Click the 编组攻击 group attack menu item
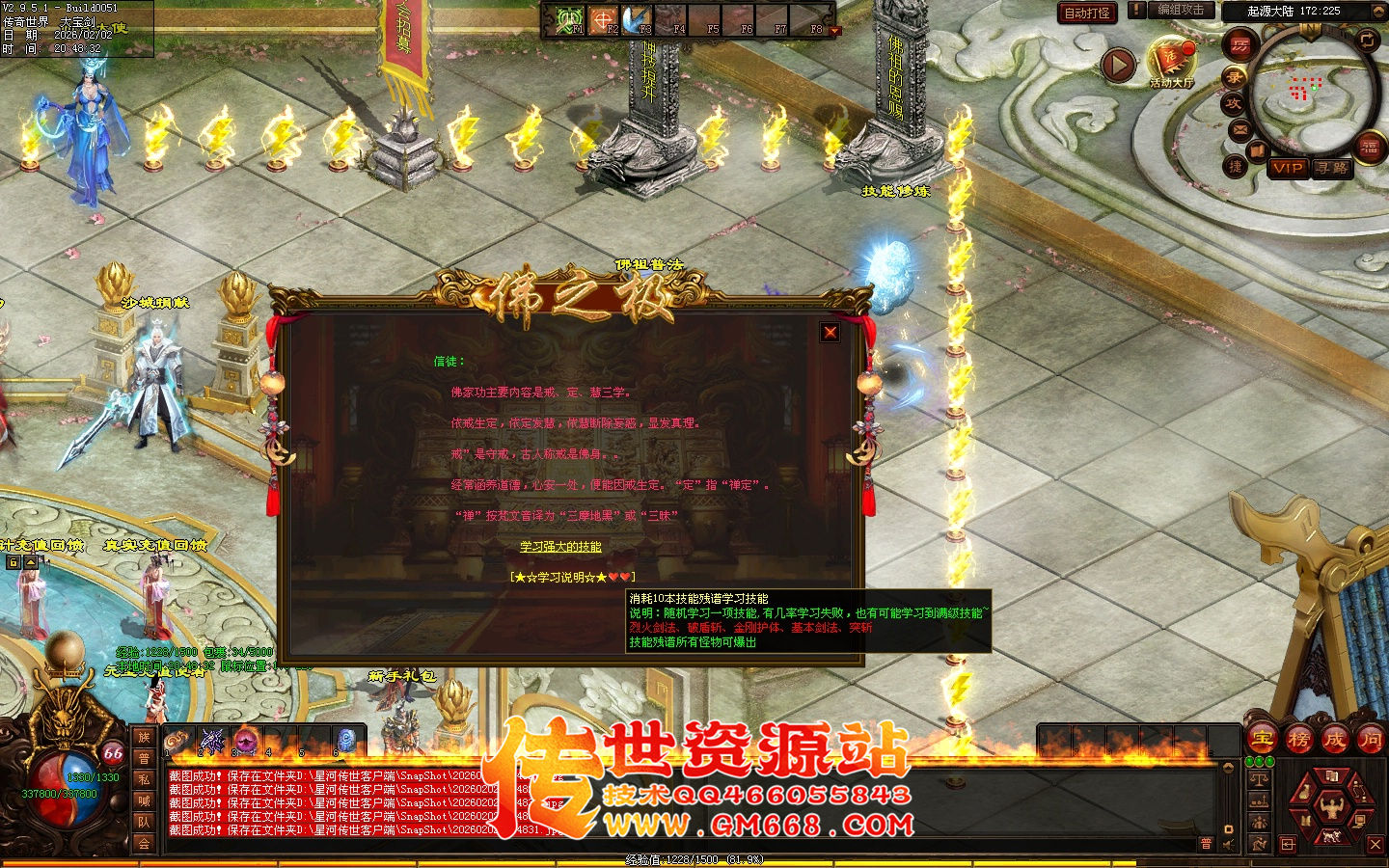 1181,10
